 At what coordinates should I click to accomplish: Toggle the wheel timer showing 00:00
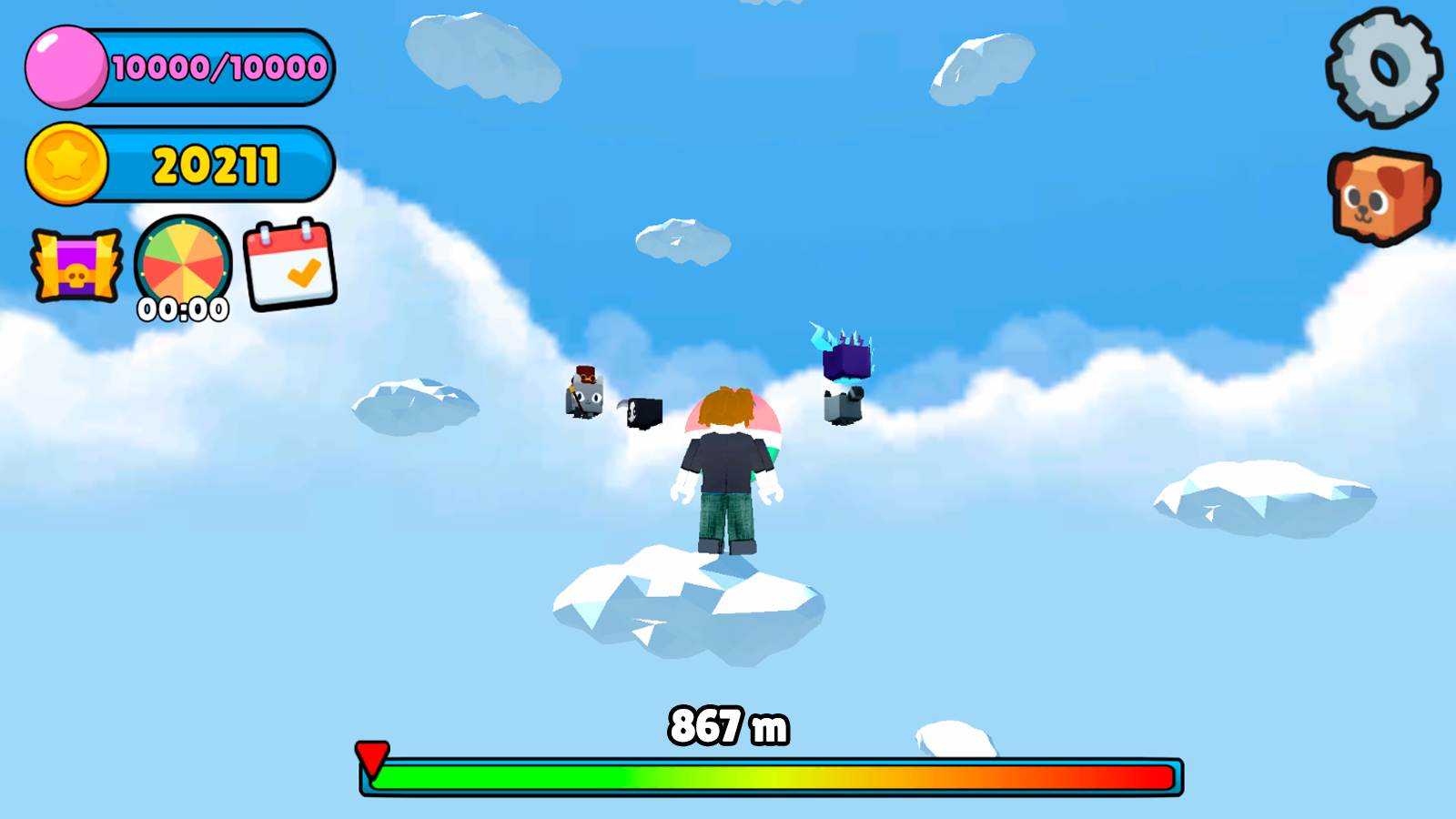pyautogui.click(x=182, y=310)
